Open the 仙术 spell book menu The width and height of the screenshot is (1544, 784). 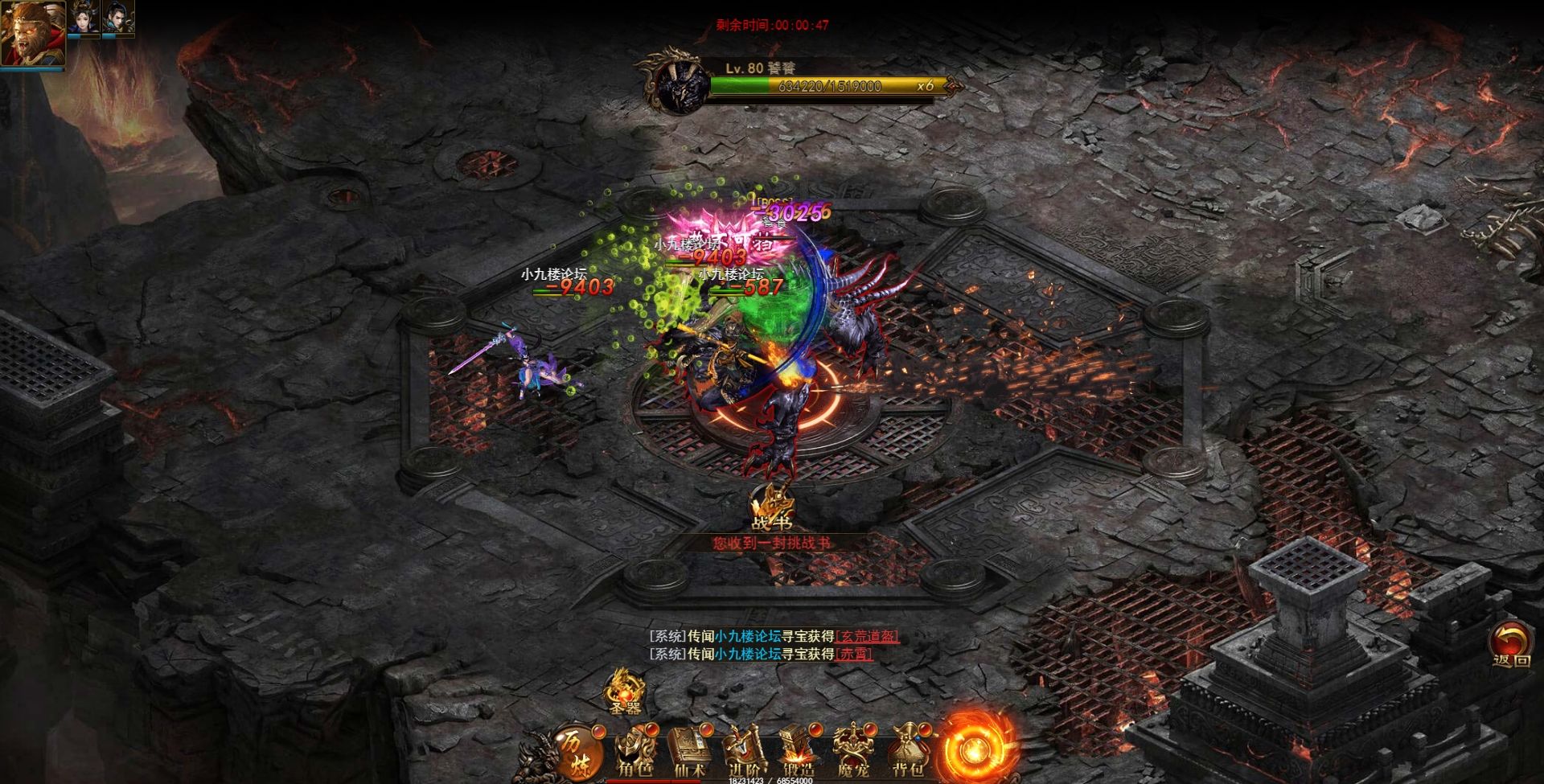point(689,752)
